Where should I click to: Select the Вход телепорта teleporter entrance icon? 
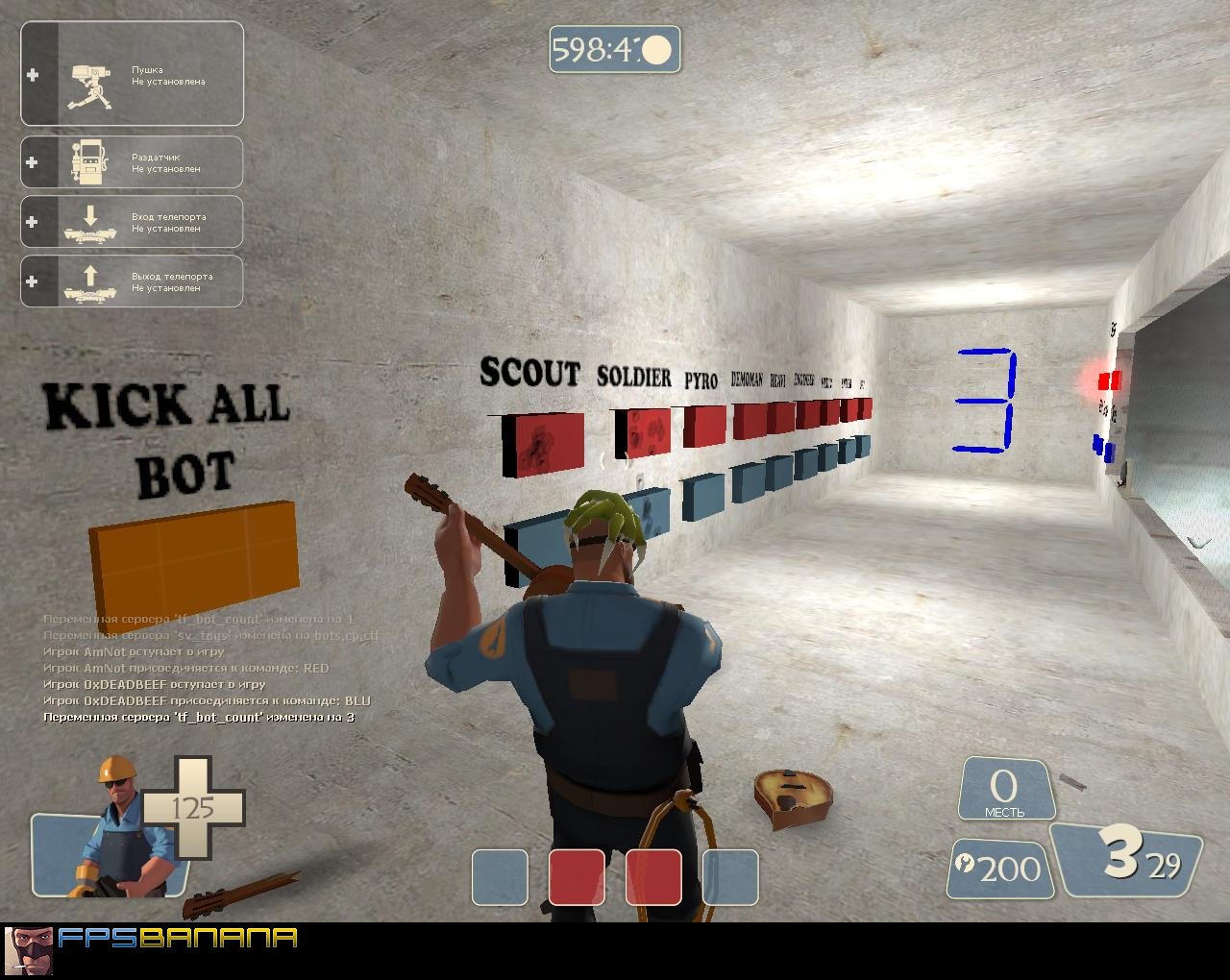pos(88,221)
